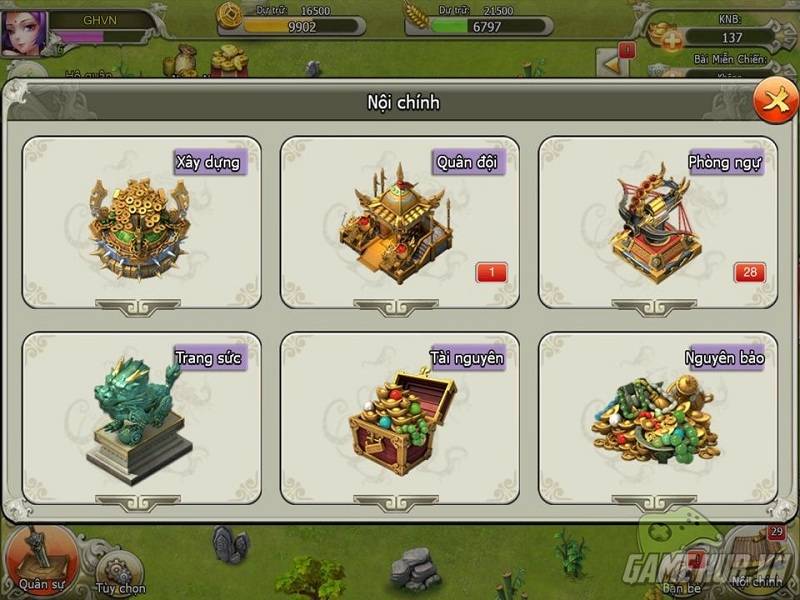This screenshot has width=800, height=600.
Task: Open the Tùy chọn options gear
Action: coord(120,572)
